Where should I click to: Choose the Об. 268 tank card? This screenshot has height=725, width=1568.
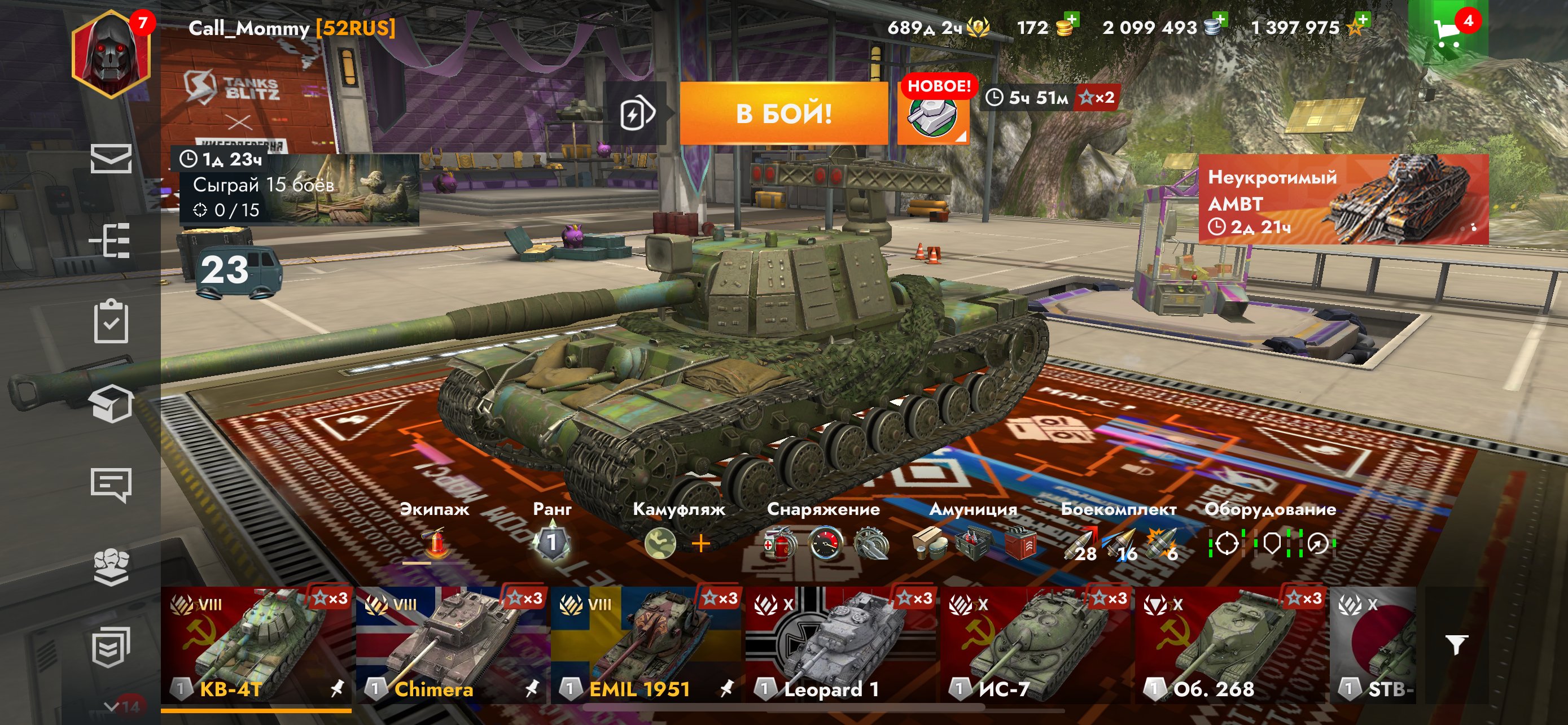[1231, 645]
